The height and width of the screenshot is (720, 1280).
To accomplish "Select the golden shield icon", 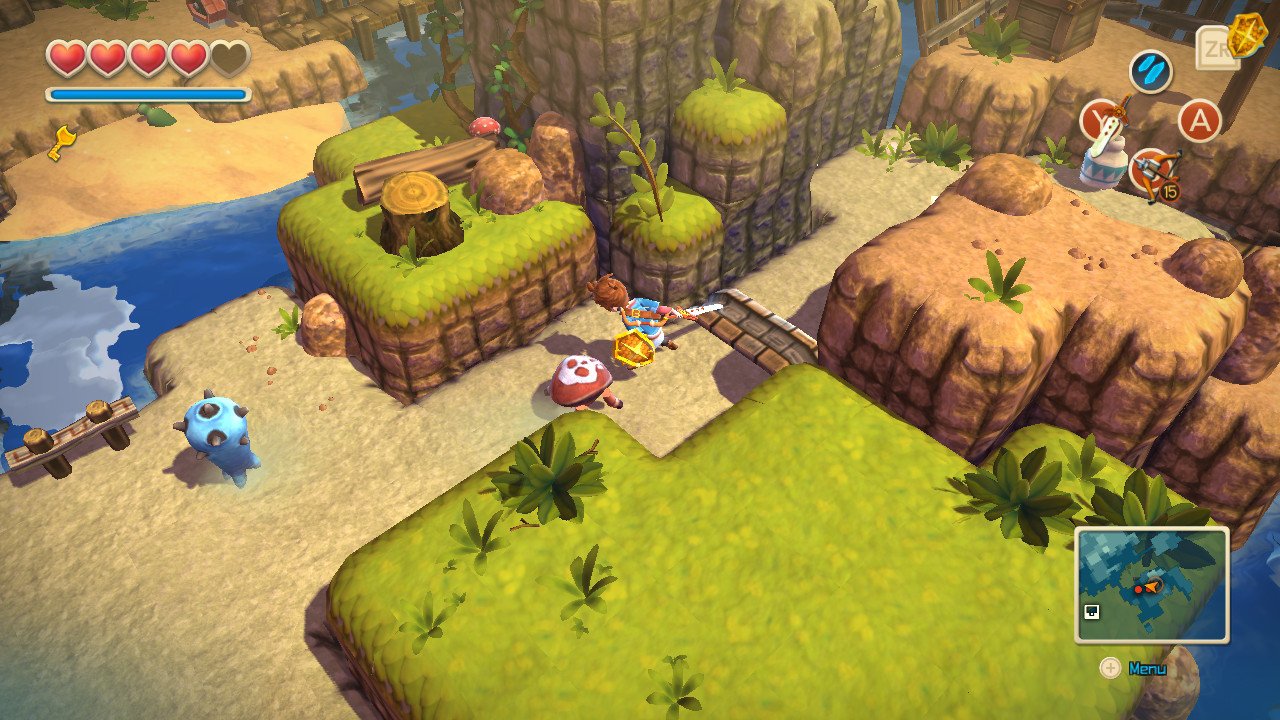I will 1246,36.
